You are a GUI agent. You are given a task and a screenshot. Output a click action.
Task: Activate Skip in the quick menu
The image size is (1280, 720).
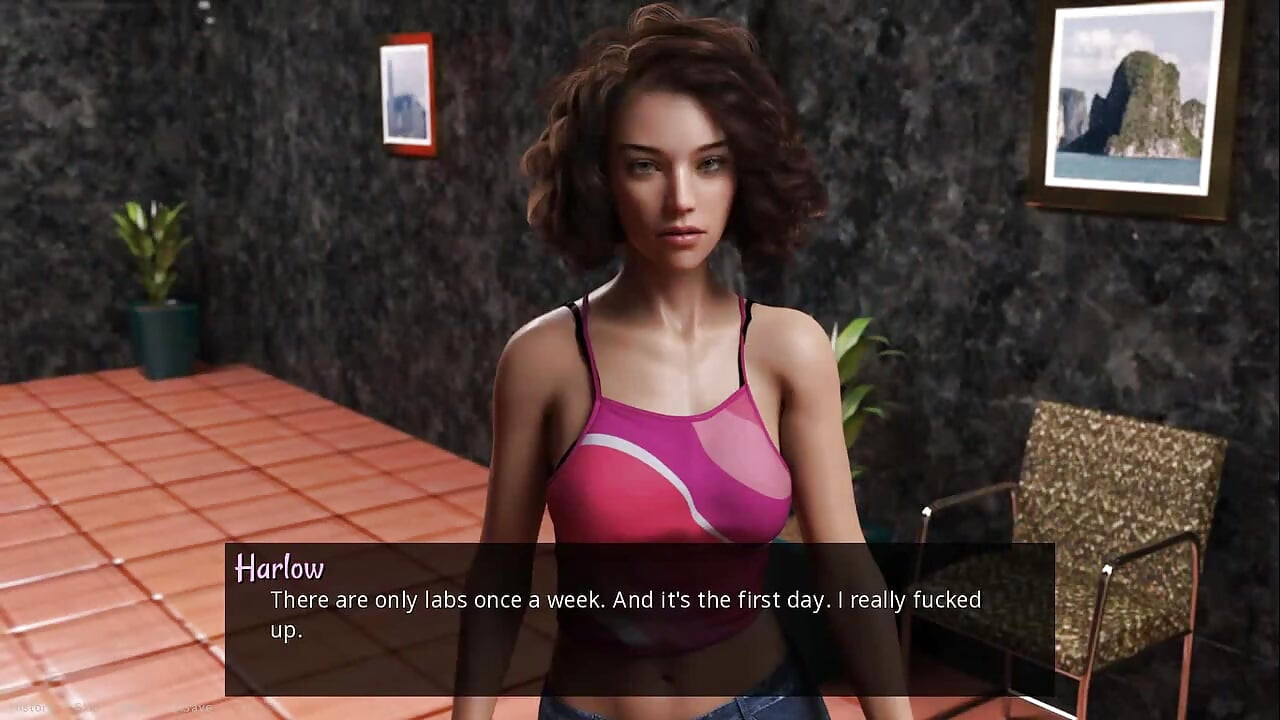click(85, 707)
